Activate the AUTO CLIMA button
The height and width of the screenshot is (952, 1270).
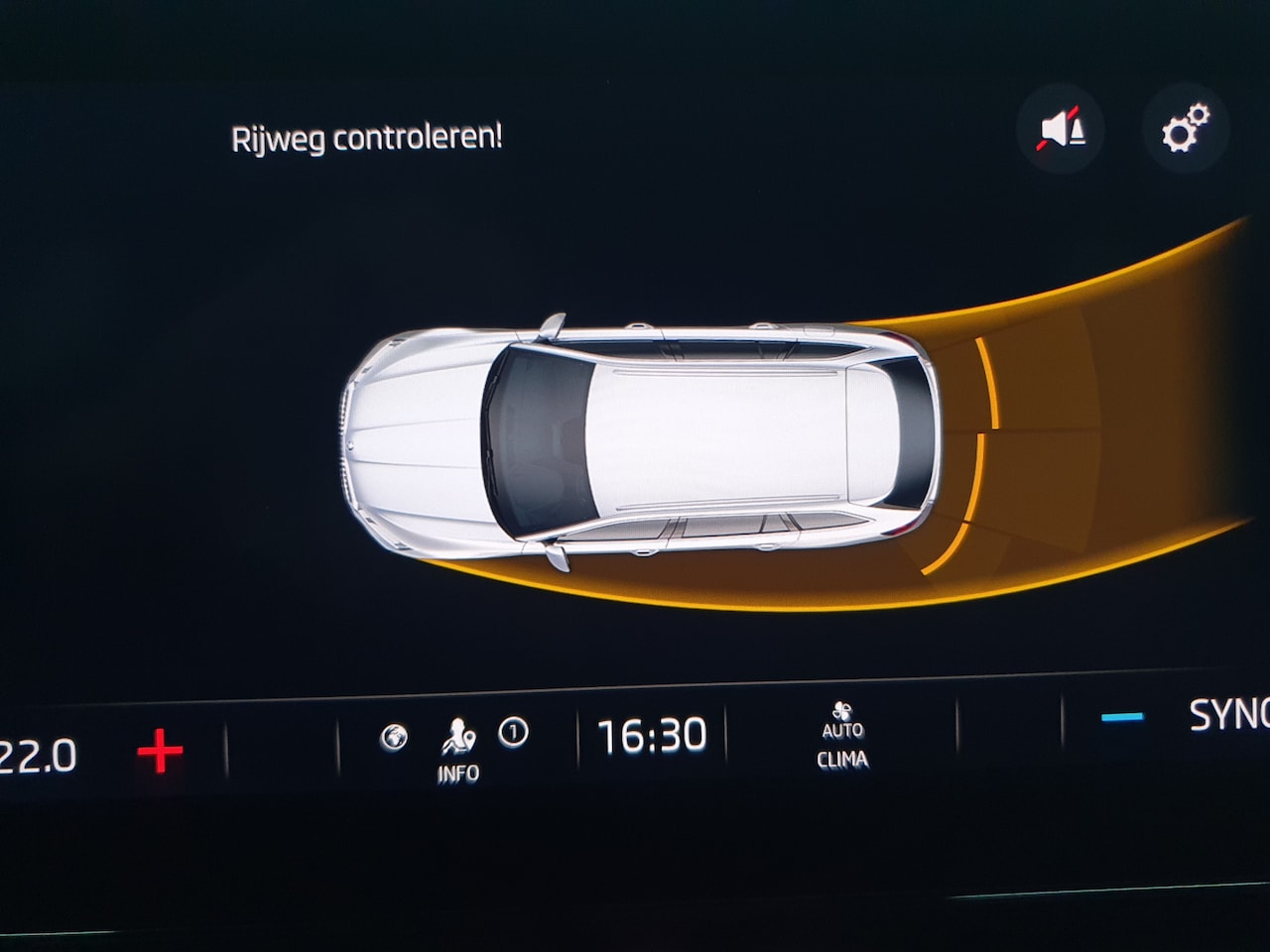[x=842, y=738]
